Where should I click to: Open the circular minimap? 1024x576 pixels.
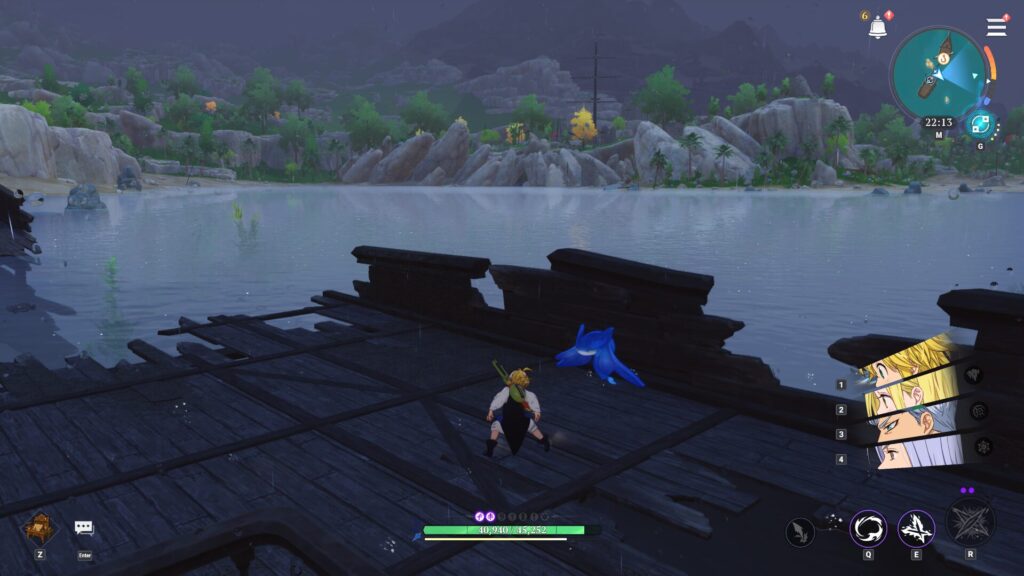click(938, 73)
